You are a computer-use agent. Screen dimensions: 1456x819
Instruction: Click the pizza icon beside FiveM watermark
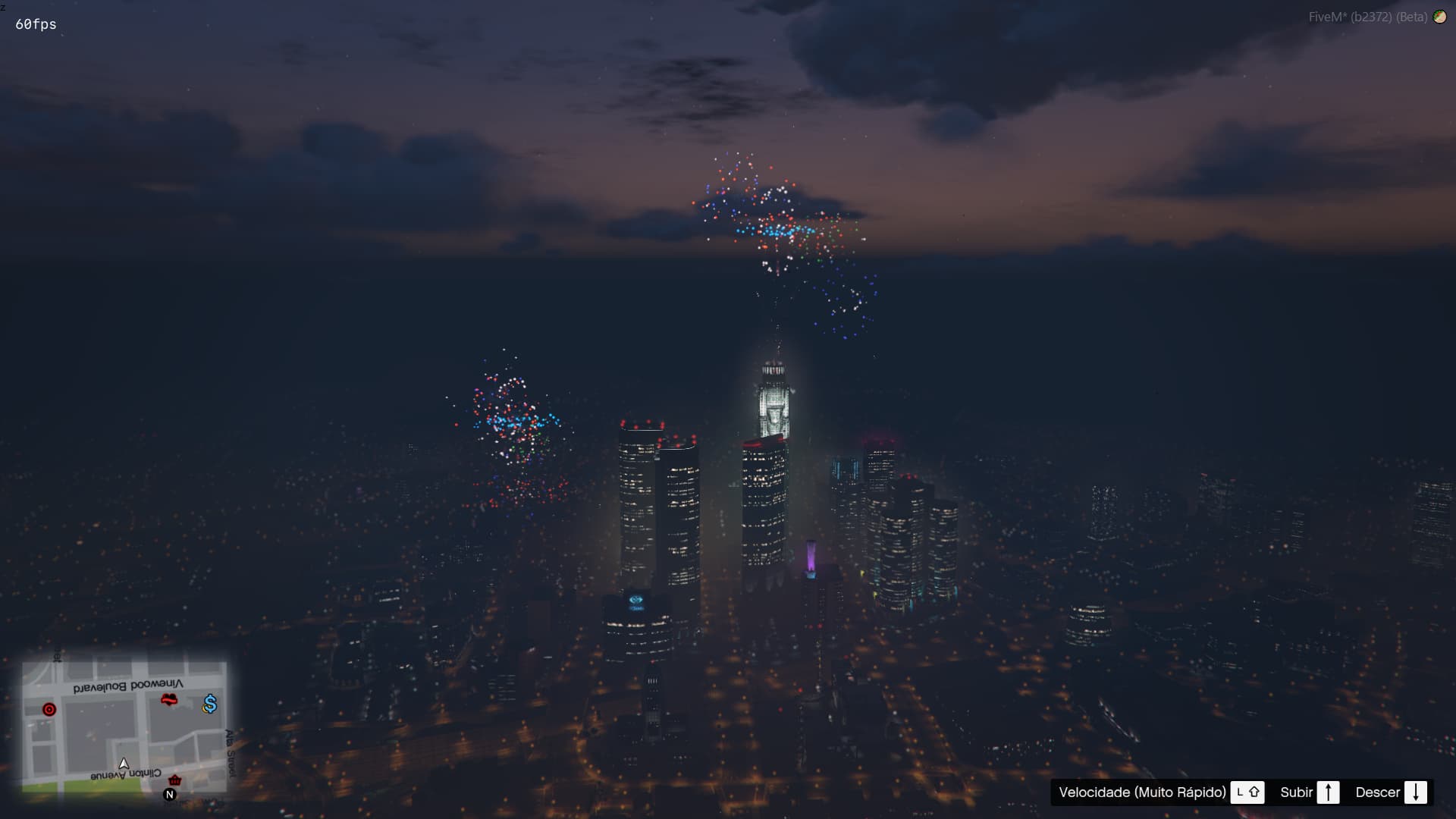pyautogui.click(x=1440, y=16)
